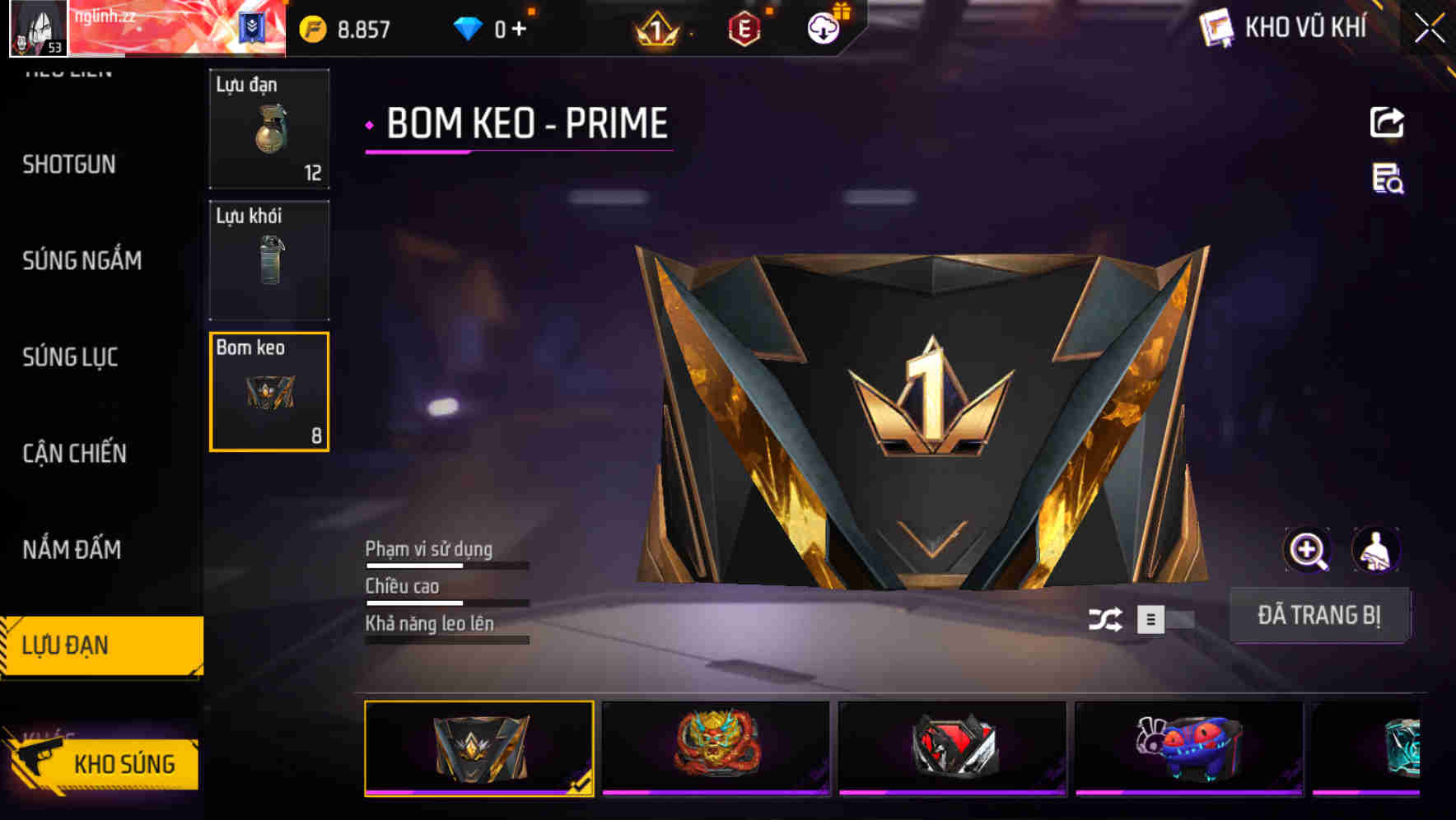Switch to the SHOTGUN category
Screen dimensions: 1456x820
[69, 165]
